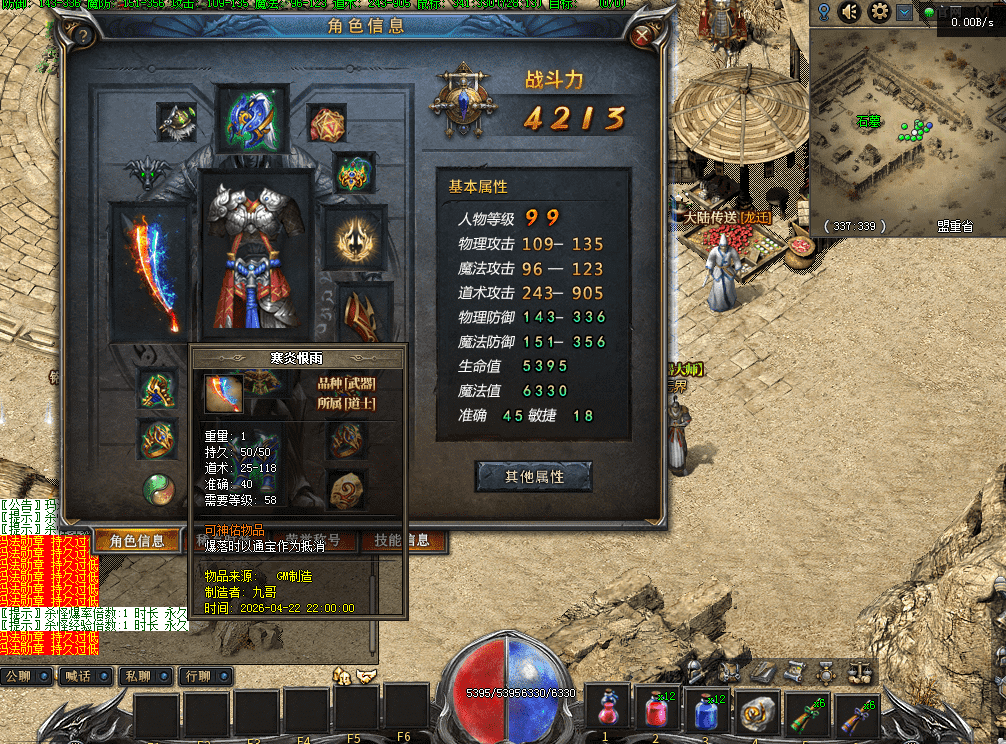Click the blue map pin icon

(824, 12)
